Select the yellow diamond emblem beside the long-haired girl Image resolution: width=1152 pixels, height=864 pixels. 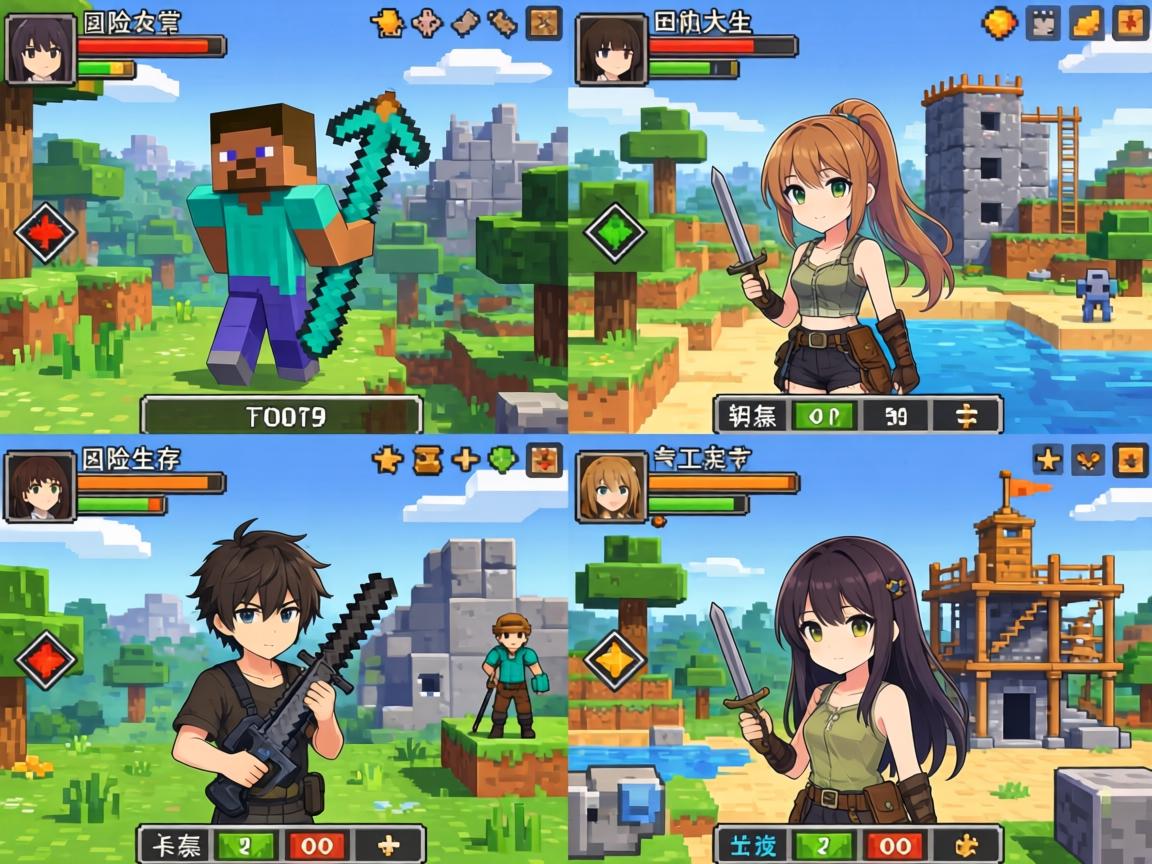pyautogui.click(x=615, y=660)
